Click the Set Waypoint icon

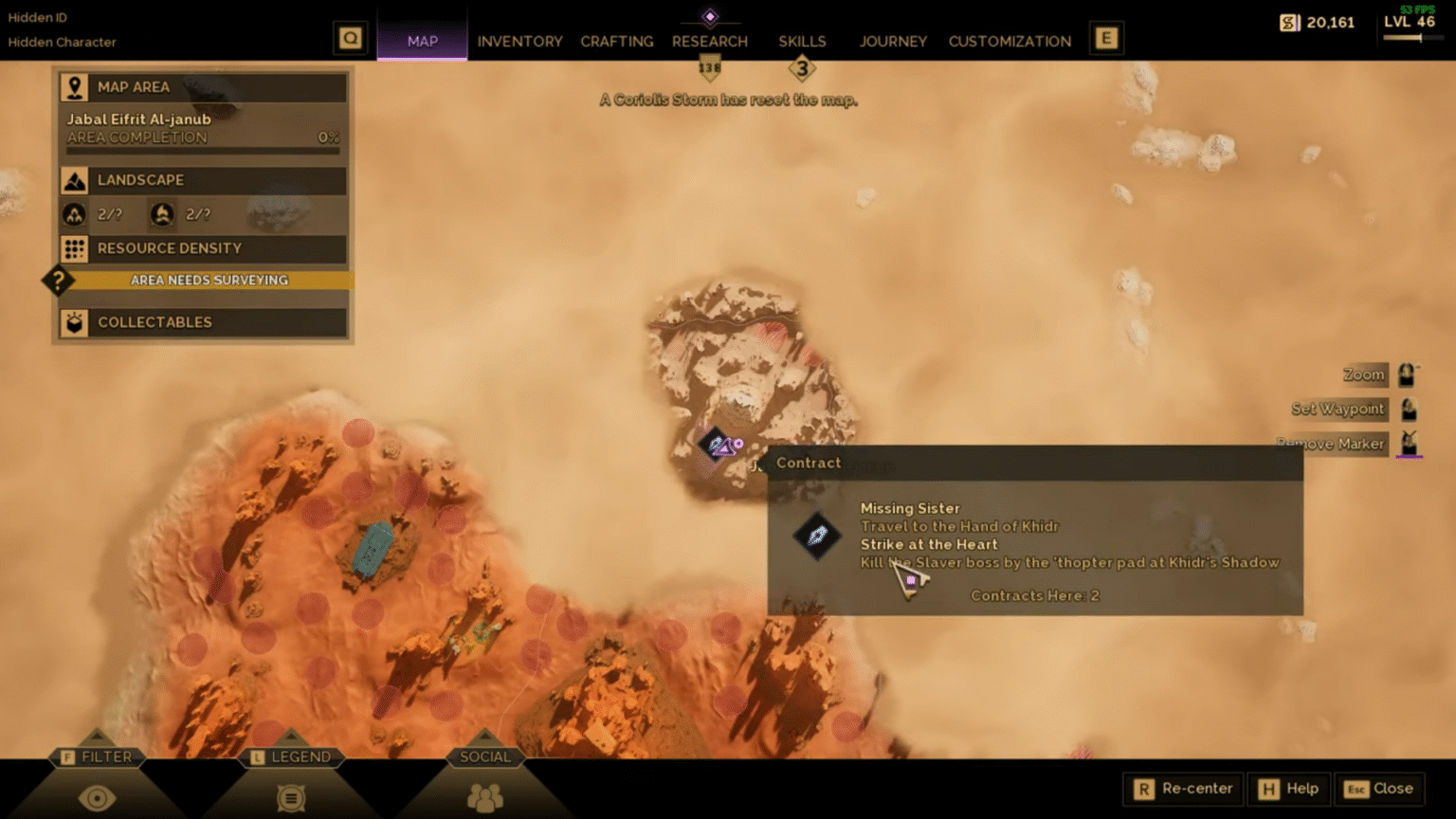pyautogui.click(x=1408, y=409)
